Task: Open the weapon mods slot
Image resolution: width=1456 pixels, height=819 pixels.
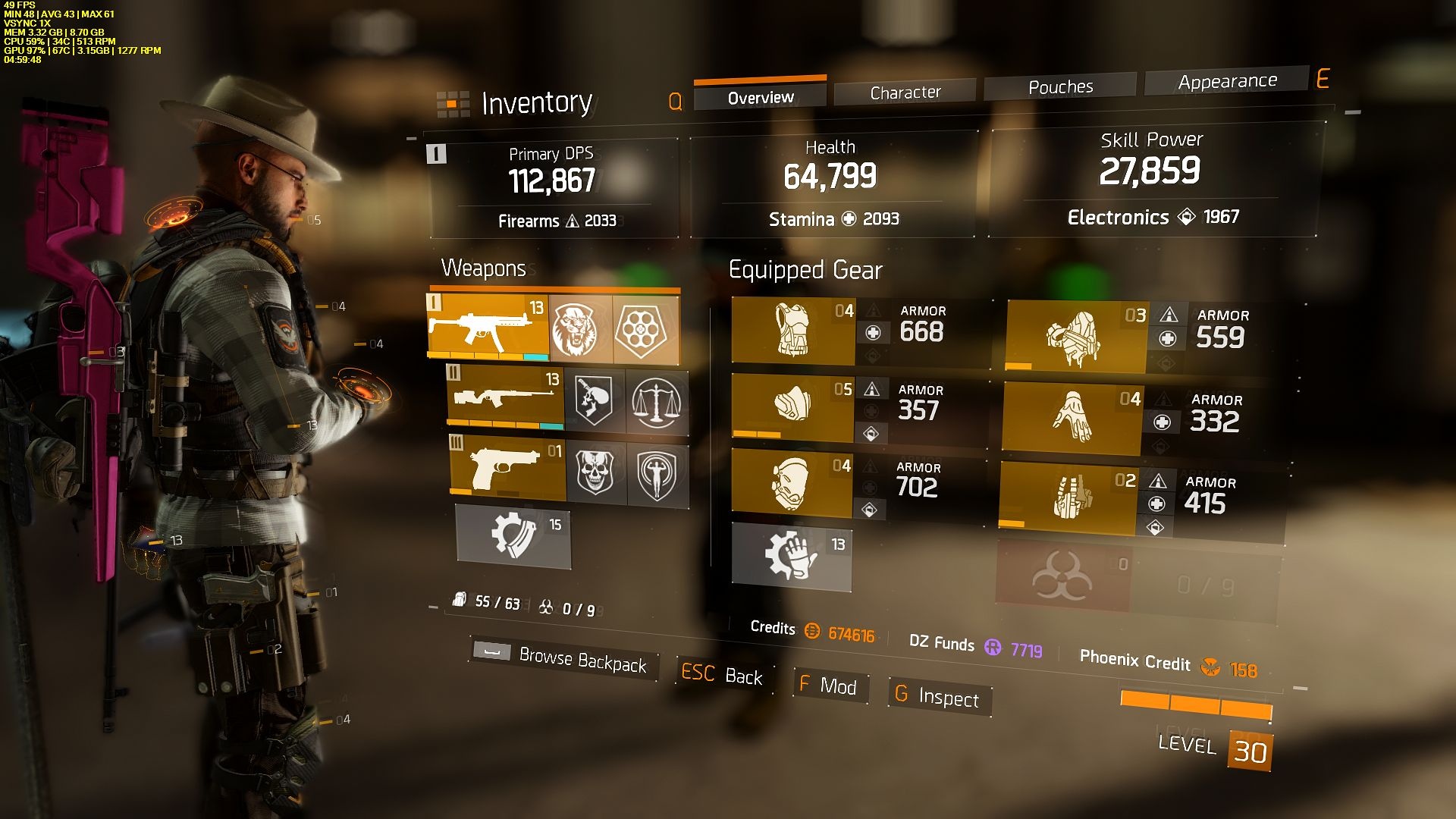Action: pos(513,535)
